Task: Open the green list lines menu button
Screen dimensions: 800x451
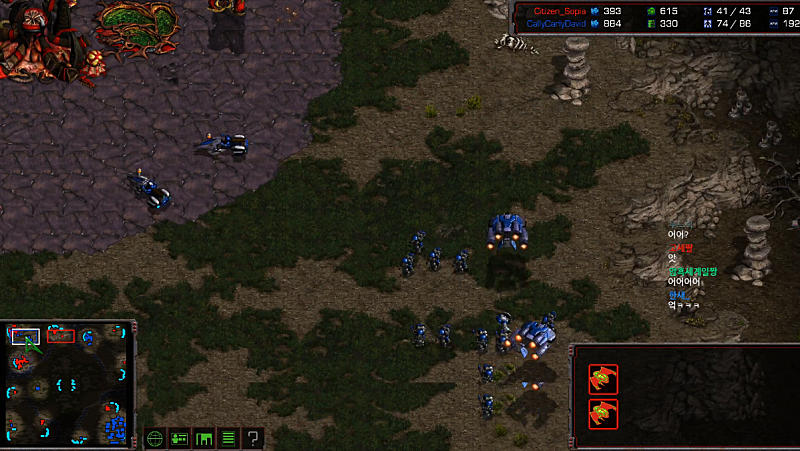Action: pyautogui.click(x=229, y=438)
